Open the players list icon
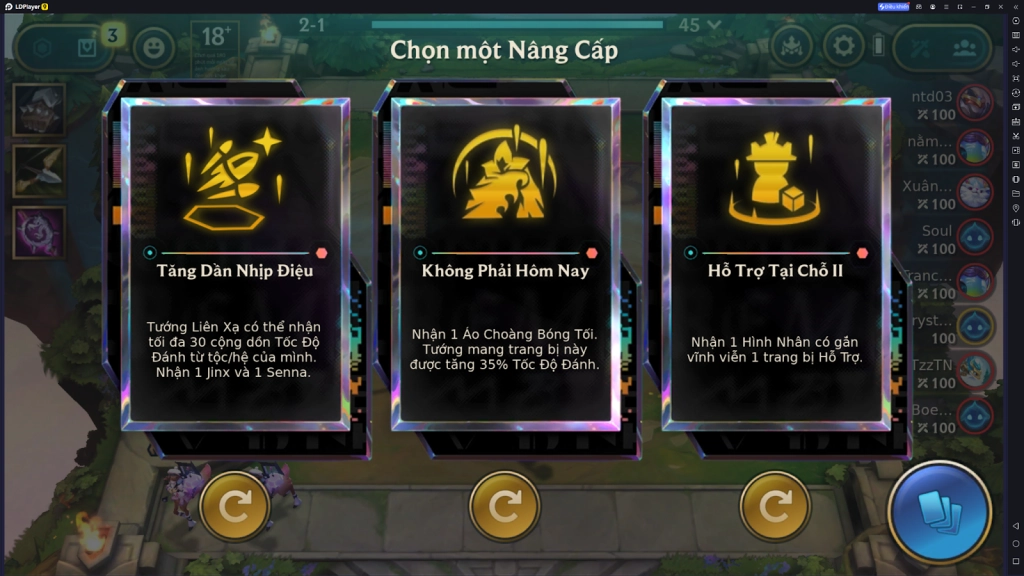 963,47
